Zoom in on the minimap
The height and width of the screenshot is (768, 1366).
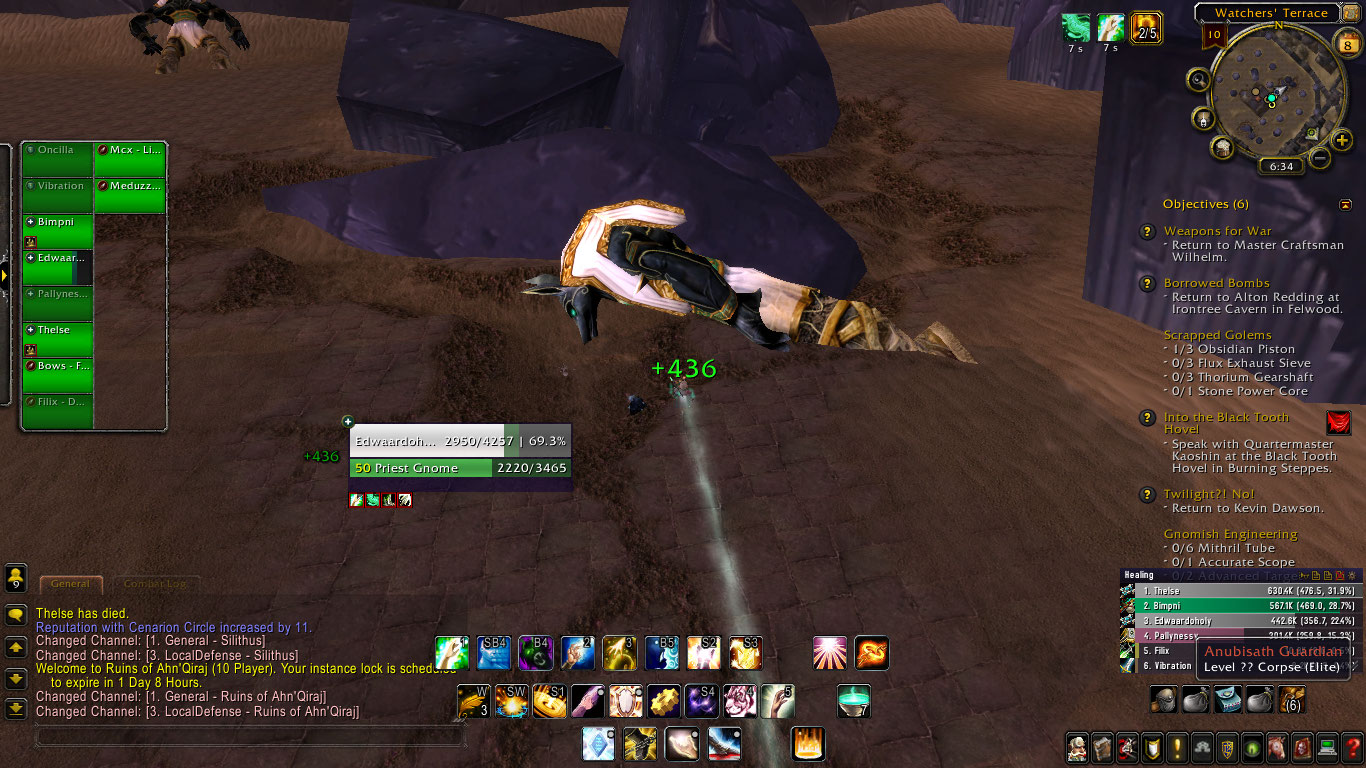pyautogui.click(x=1342, y=141)
